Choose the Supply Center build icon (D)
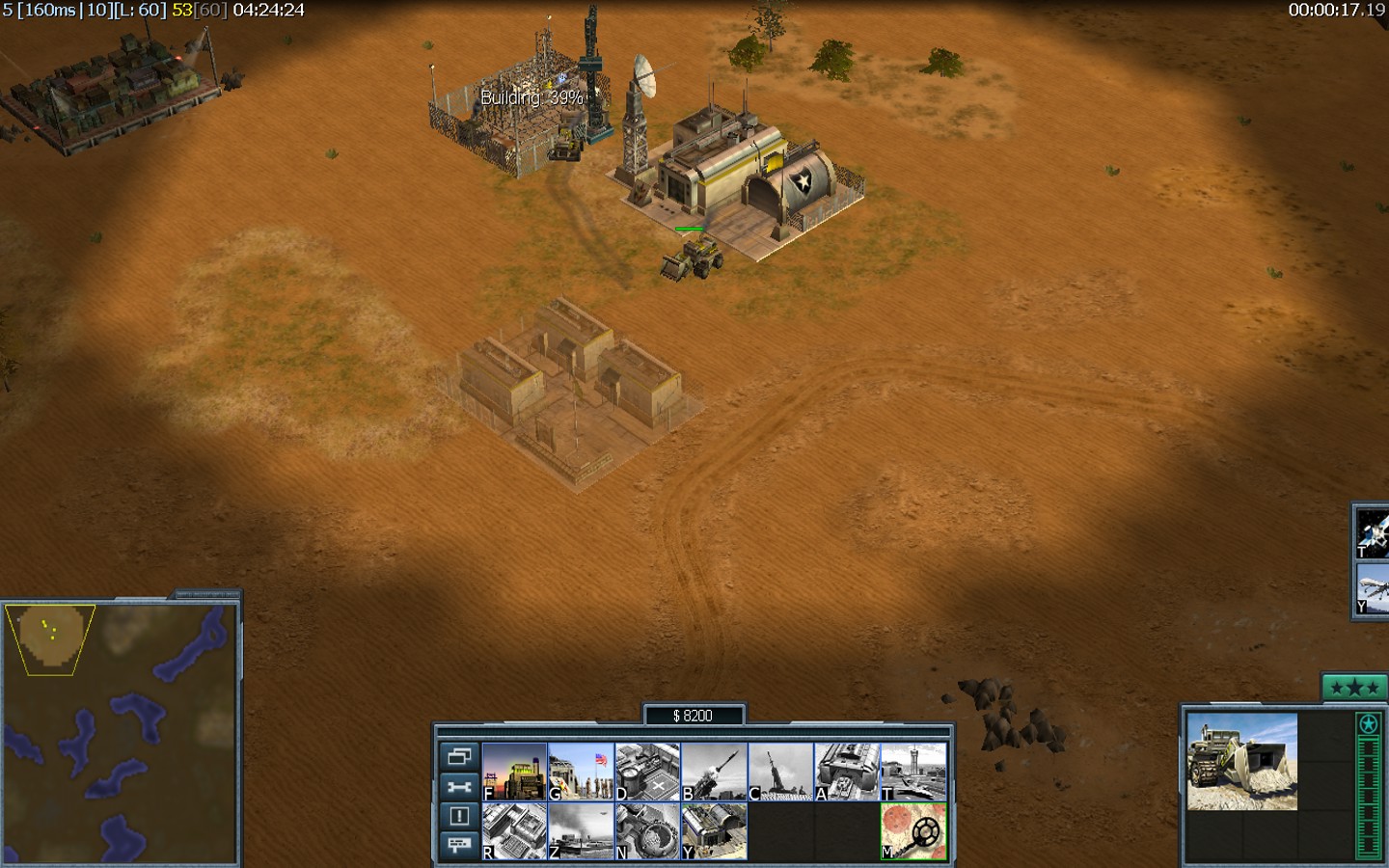 pyautogui.click(x=647, y=771)
